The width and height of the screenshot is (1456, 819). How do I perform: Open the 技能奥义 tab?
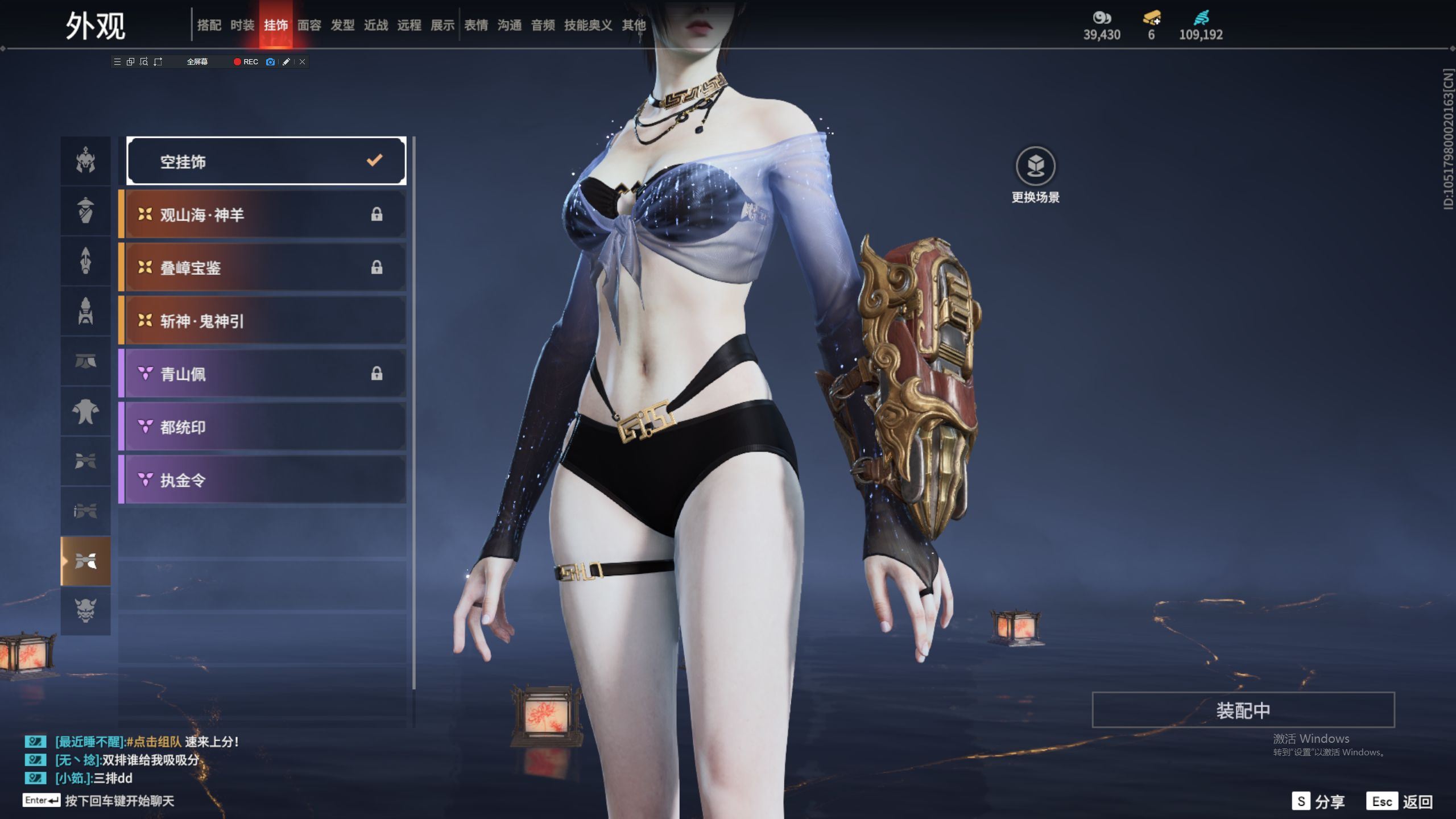588,25
